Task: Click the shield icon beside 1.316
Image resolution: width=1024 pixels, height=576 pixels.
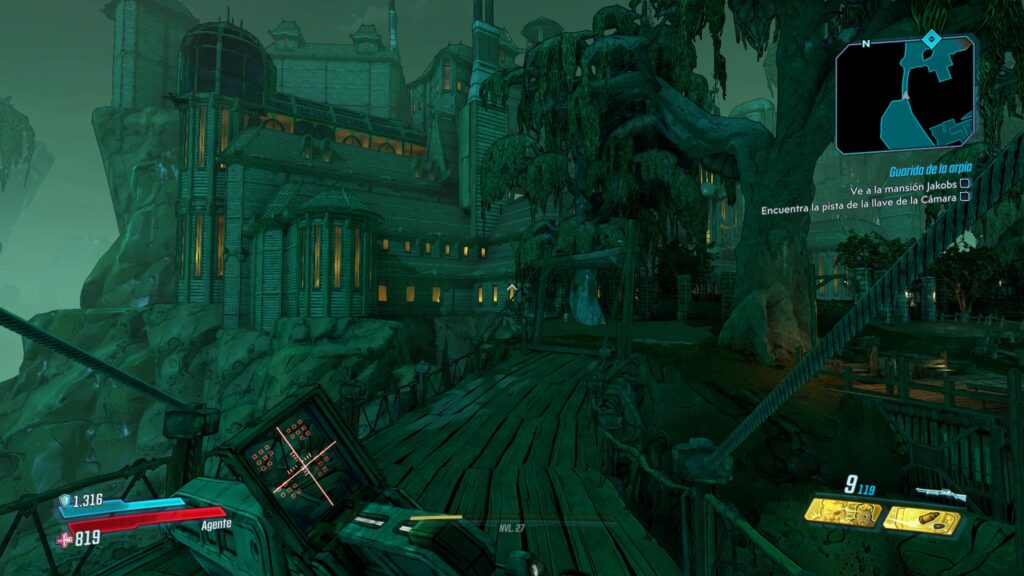Action: pyautogui.click(x=65, y=502)
